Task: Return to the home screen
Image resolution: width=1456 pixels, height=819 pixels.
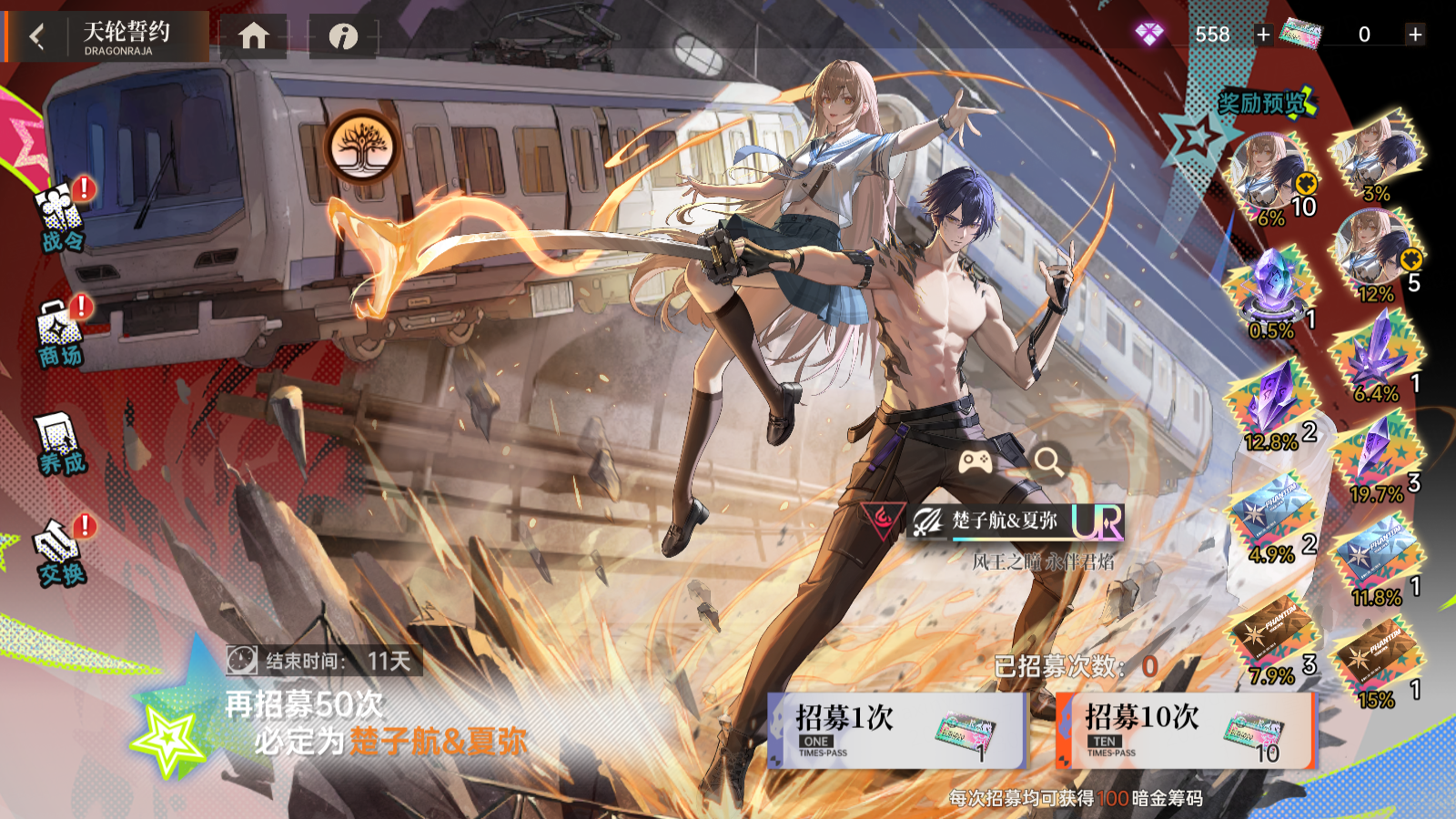Action: (254, 36)
